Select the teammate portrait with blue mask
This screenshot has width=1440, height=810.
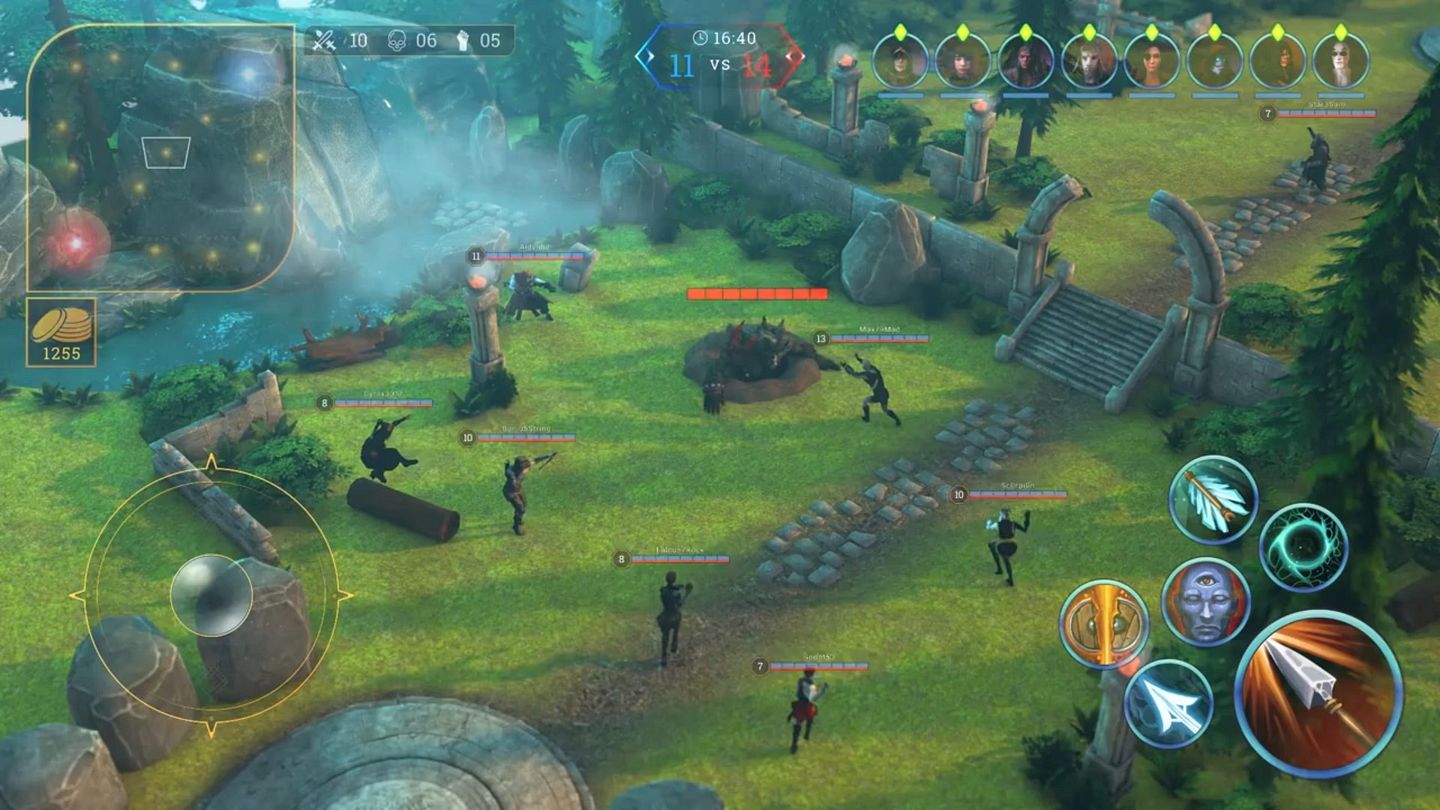[1215, 61]
